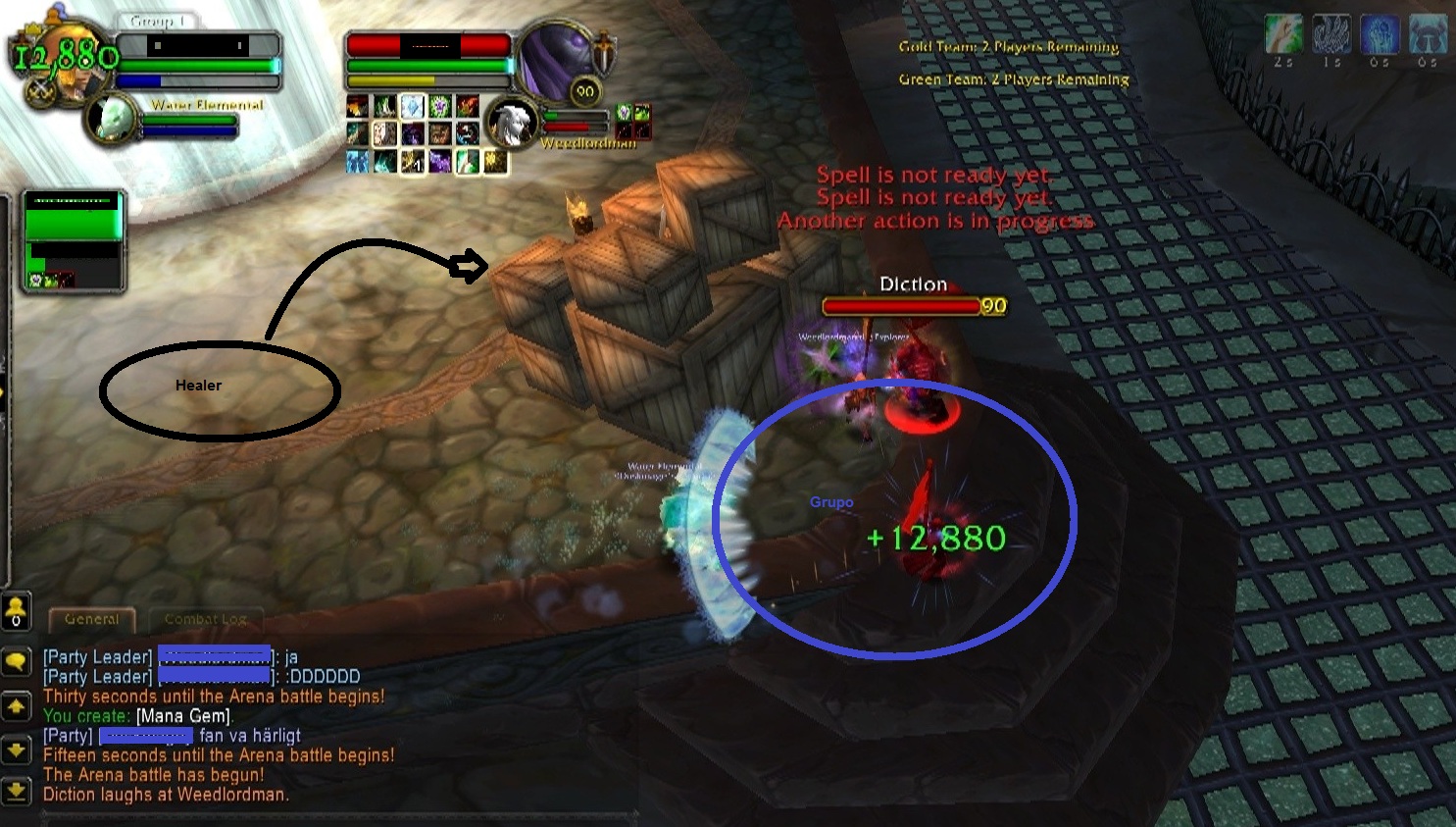Image resolution: width=1456 pixels, height=827 pixels.
Task: Click the Mana Gem item link
Action: pyautogui.click(x=183, y=716)
